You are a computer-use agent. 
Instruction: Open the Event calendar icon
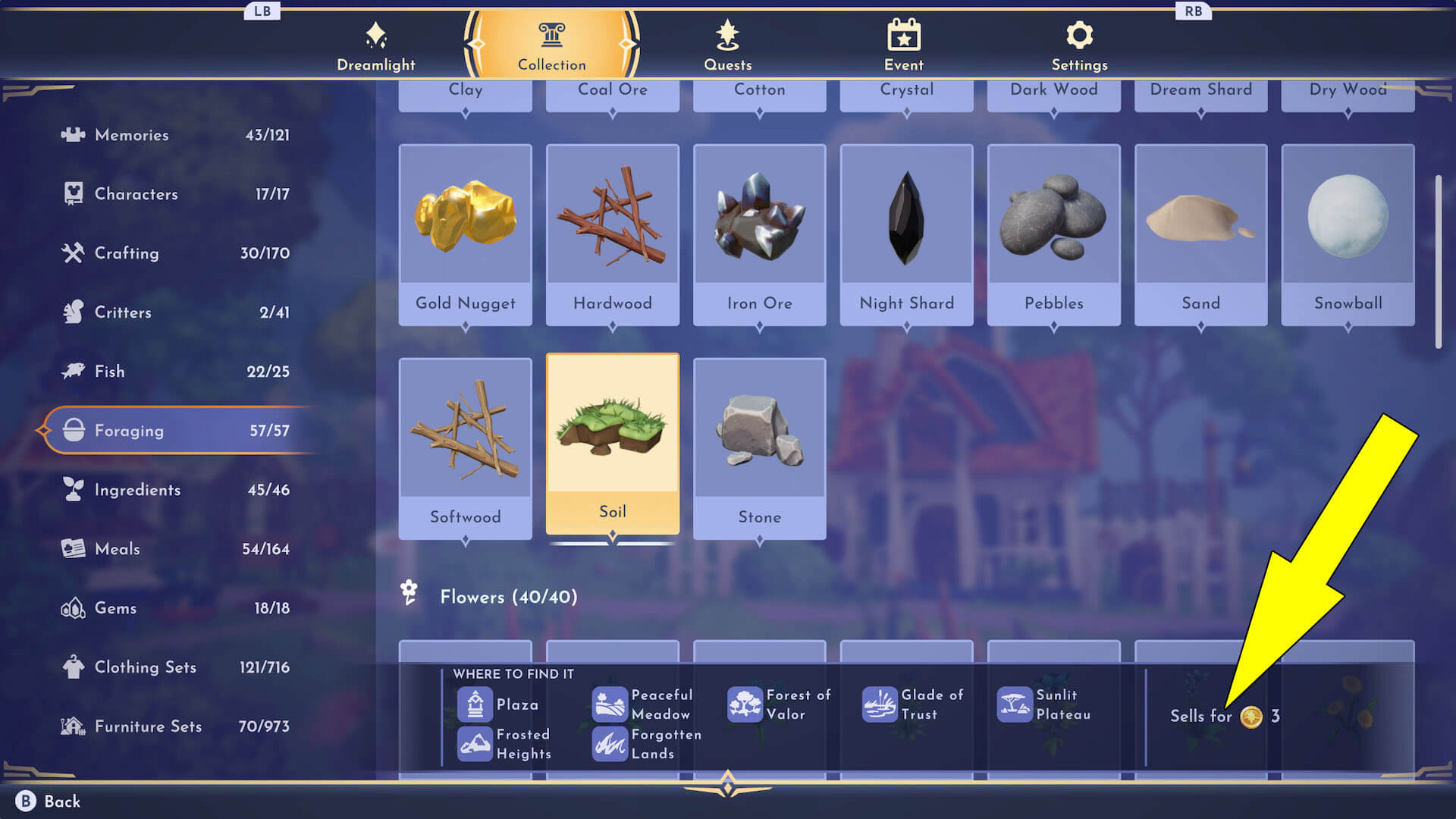pyautogui.click(x=903, y=34)
